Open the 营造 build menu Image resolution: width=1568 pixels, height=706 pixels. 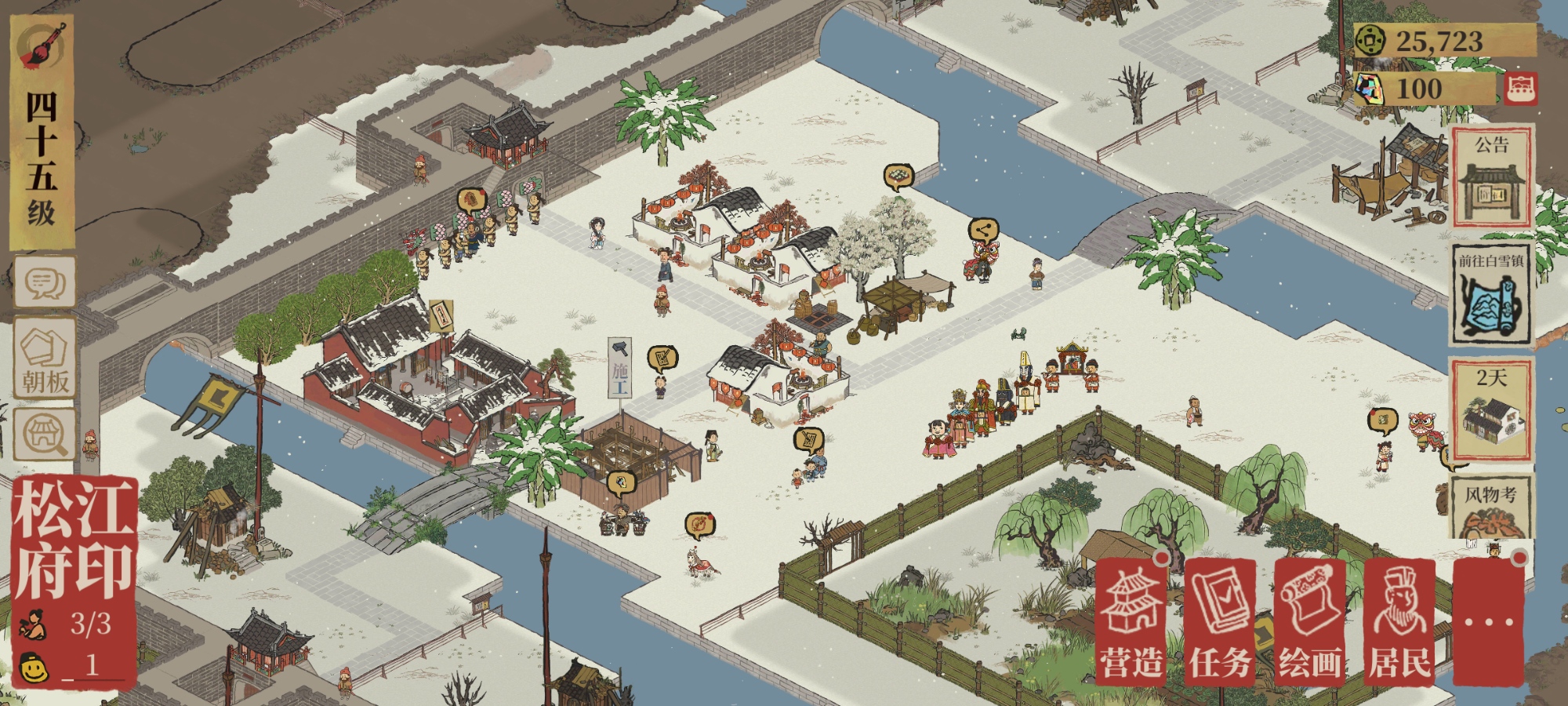tap(1131, 623)
